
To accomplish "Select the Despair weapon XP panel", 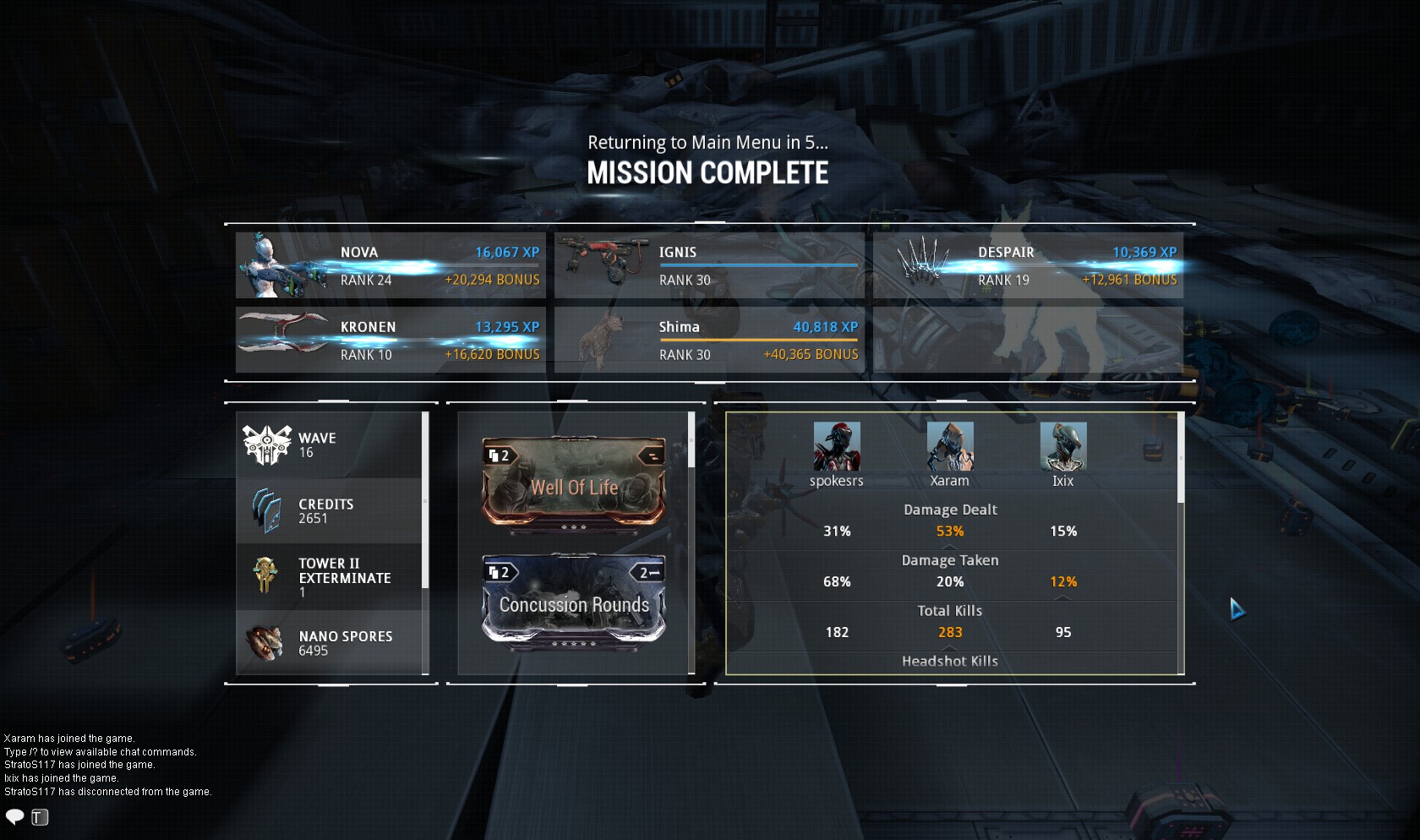I will pos(1028,265).
